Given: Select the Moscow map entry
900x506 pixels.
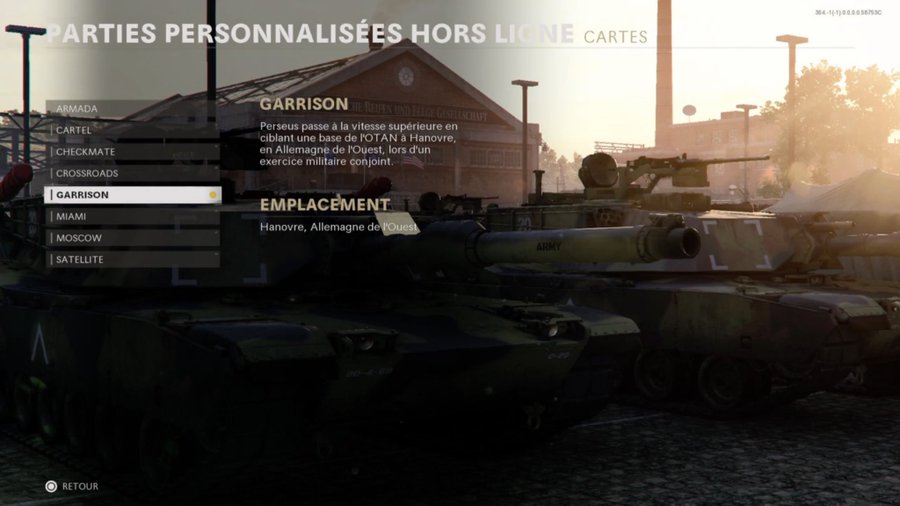Looking at the screenshot, I should point(132,238).
